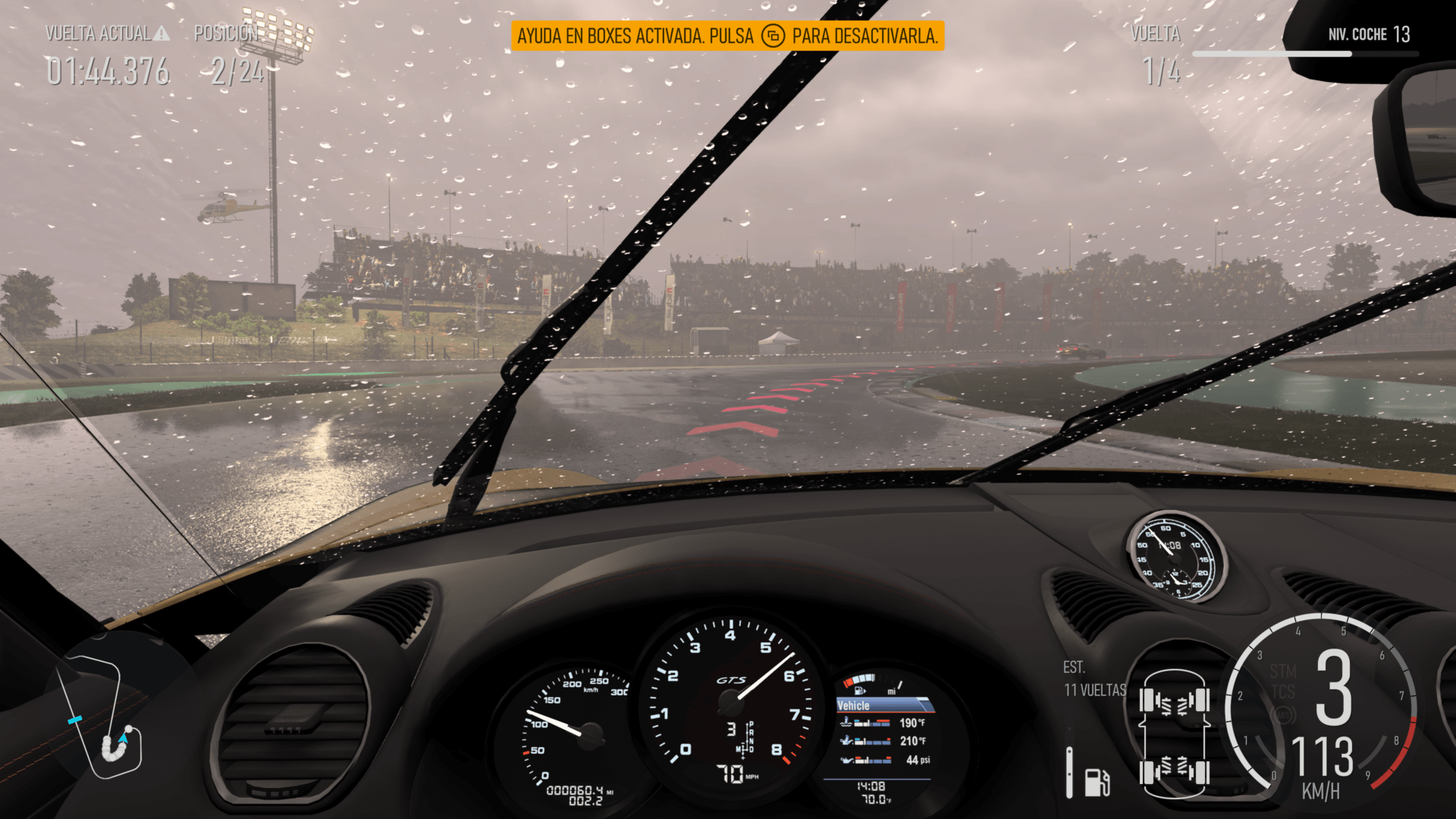Toggle the ABS indicator on the tachometer

[1284, 714]
